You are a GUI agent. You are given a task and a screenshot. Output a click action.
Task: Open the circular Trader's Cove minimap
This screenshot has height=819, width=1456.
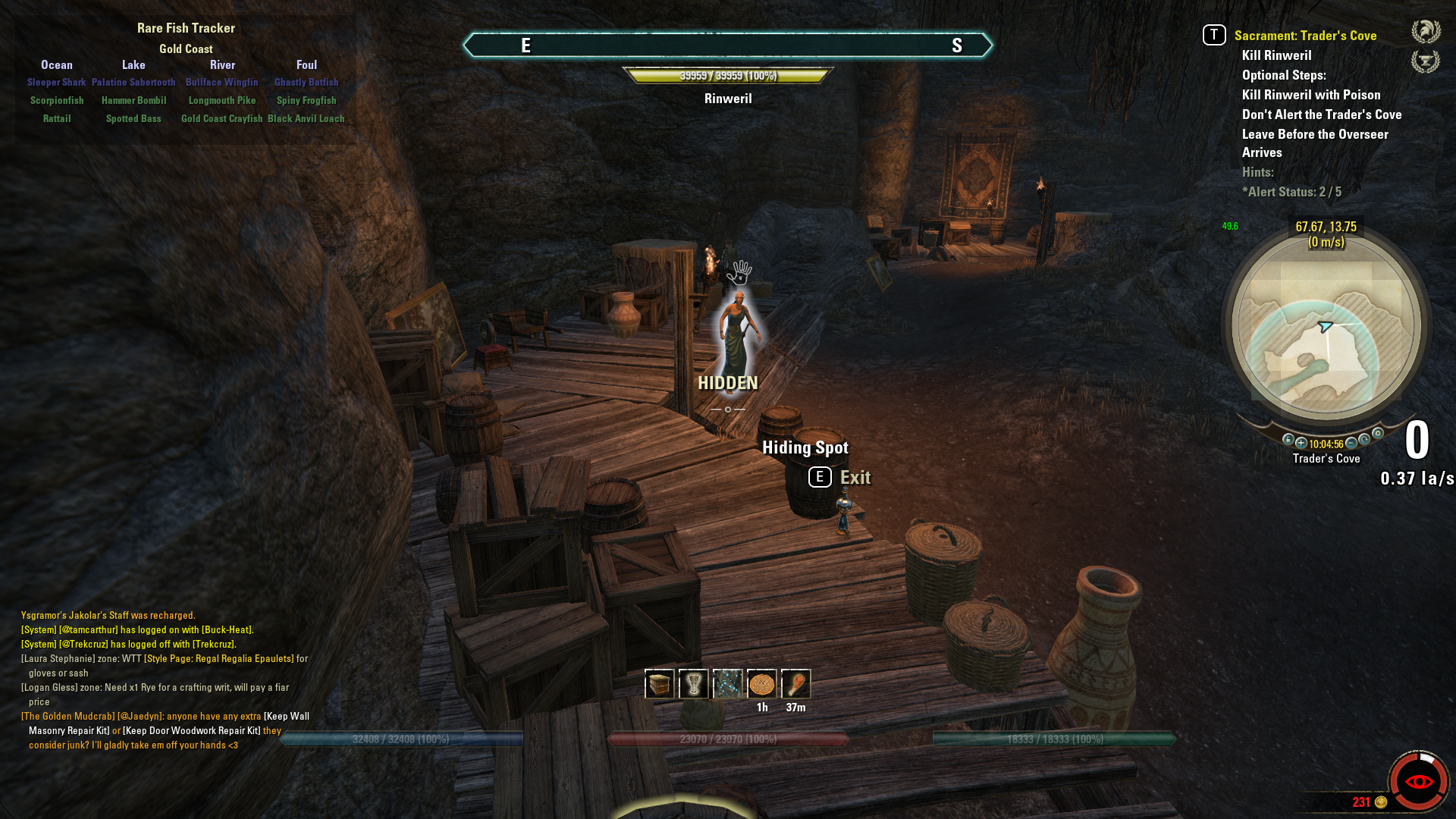point(1326,326)
